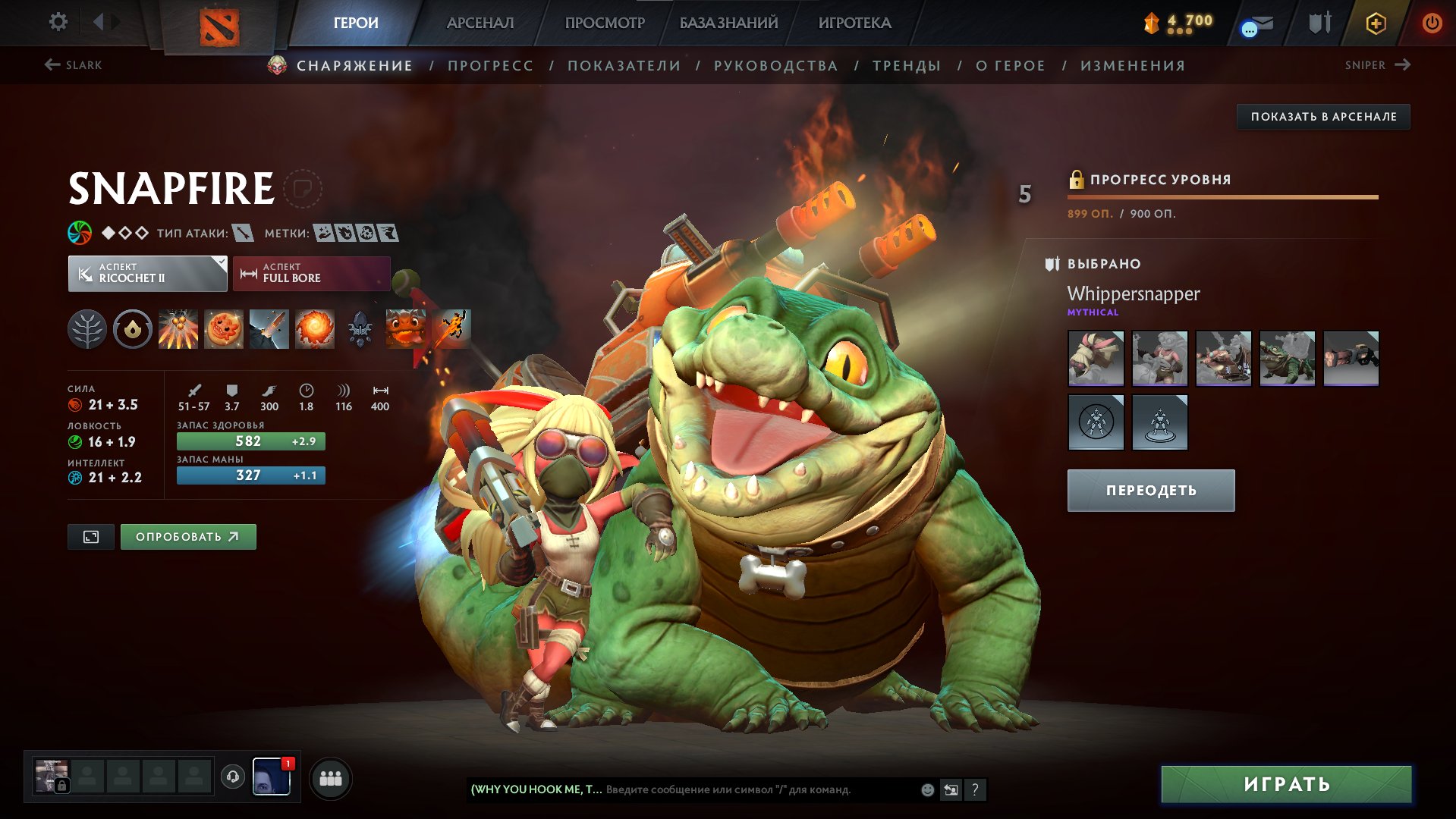Open the Mortimer Kisses ultimate icon

point(314,329)
